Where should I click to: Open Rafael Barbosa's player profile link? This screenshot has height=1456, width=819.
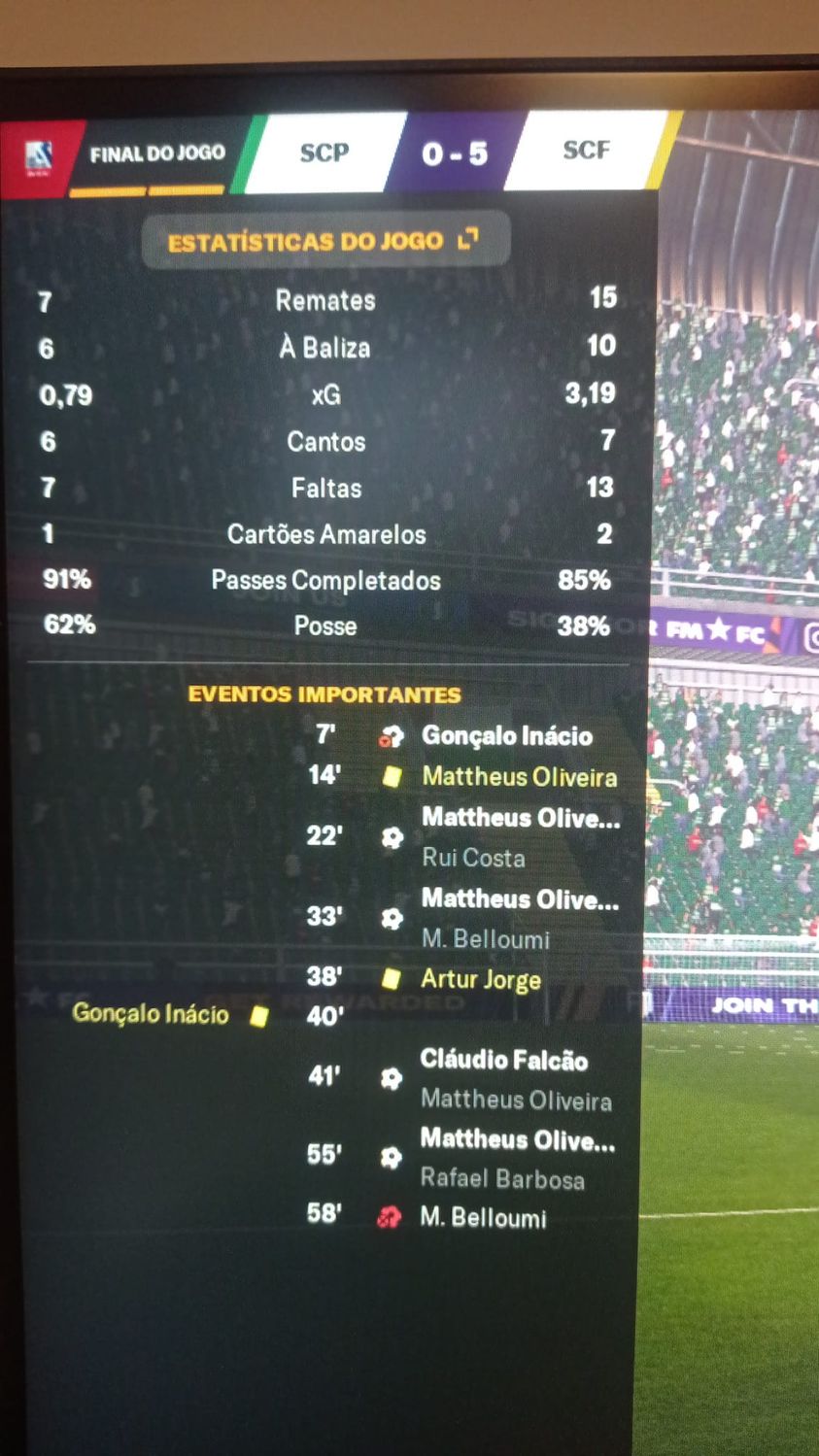[x=501, y=1179]
